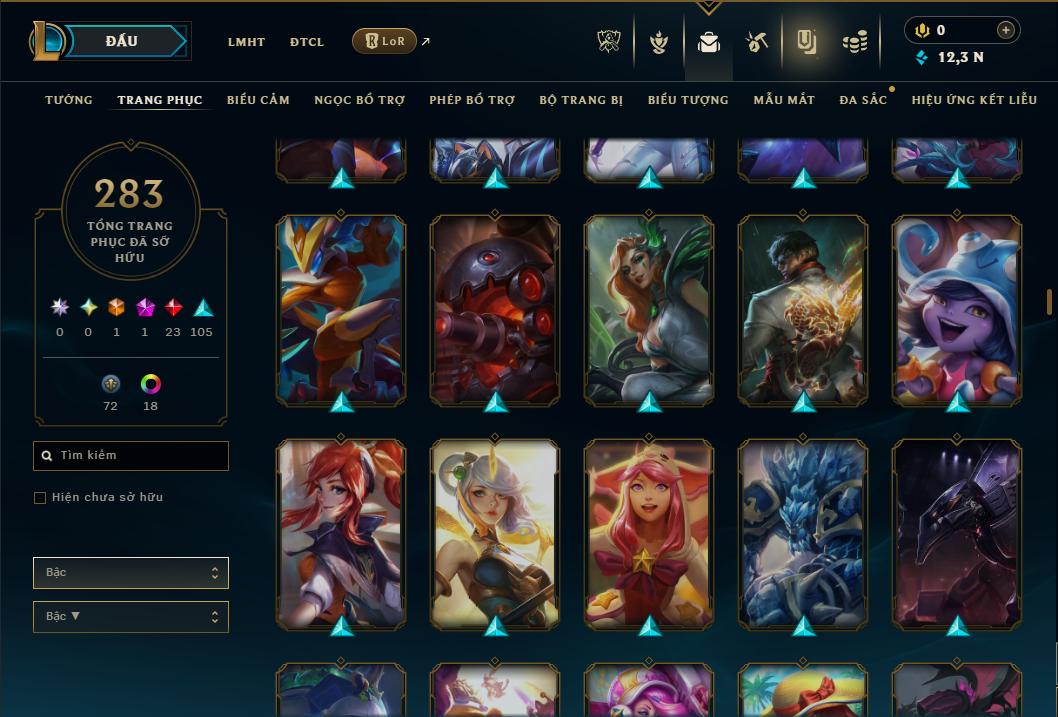Select the BIỂU TƯỢNG tab

(x=688, y=100)
